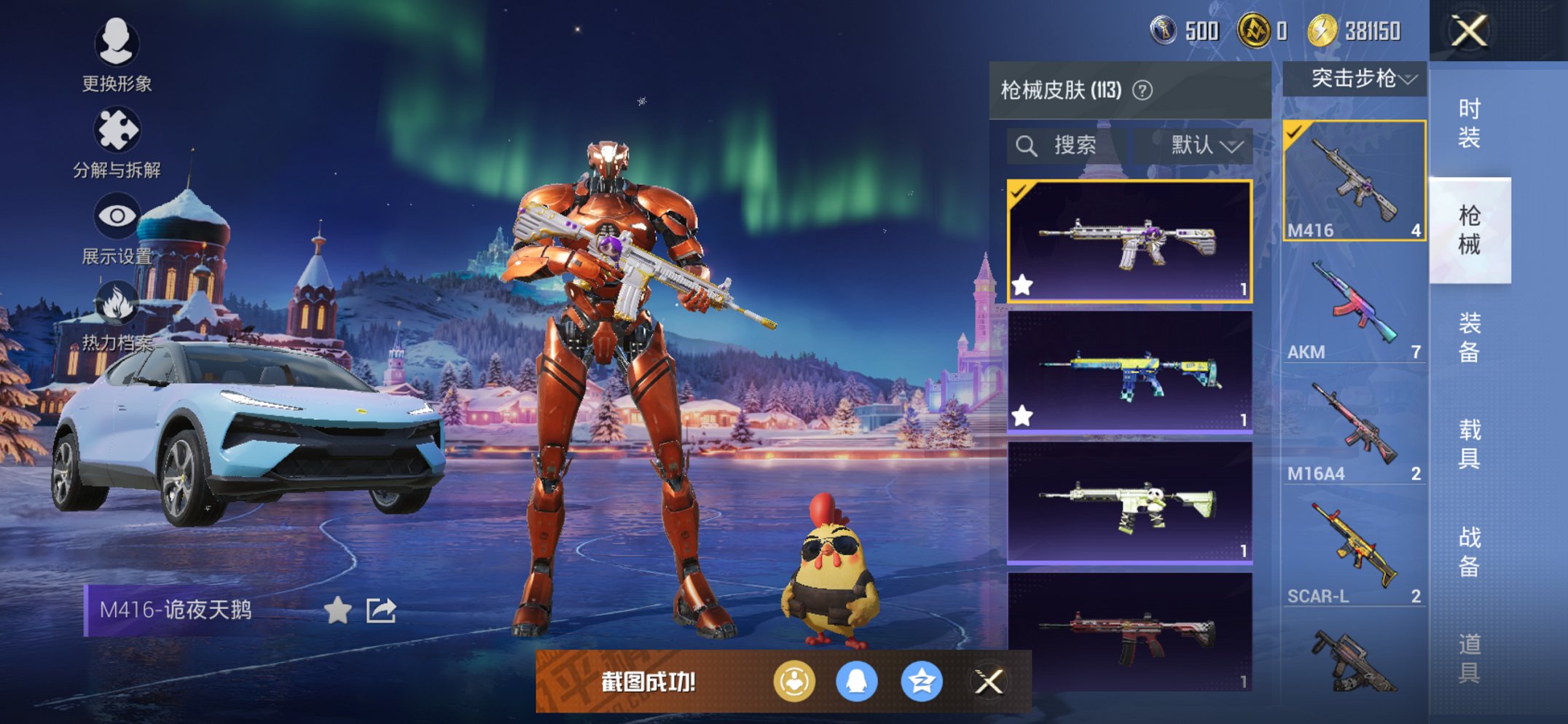The width and height of the screenshot is (1568, 724).
Task: Open 展示设置 display settings
Action: click(117, 217)
